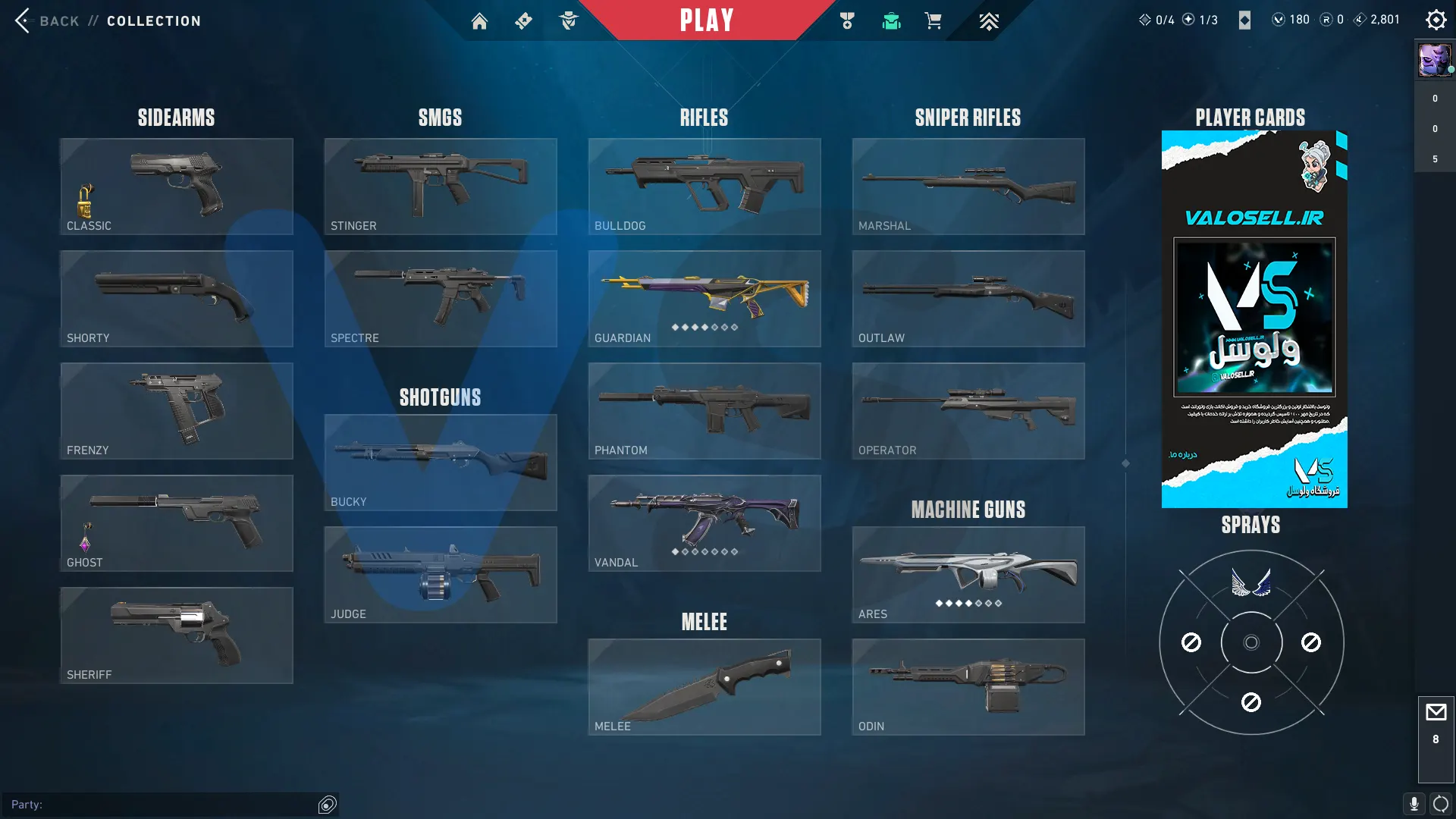Choose the Phantom rifle tile

[704, 411]
